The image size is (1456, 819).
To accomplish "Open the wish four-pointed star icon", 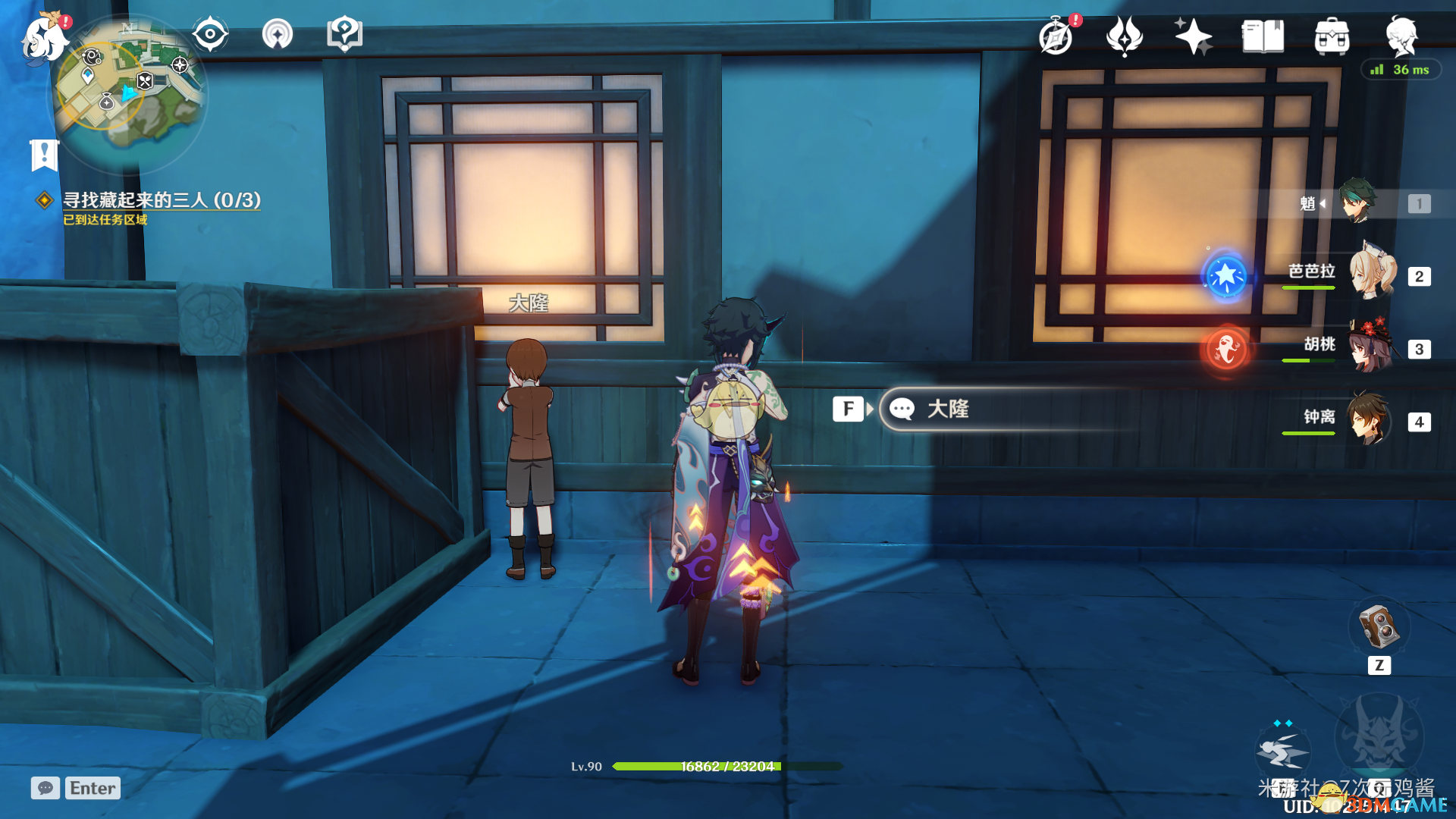I will click(1192, 36).
